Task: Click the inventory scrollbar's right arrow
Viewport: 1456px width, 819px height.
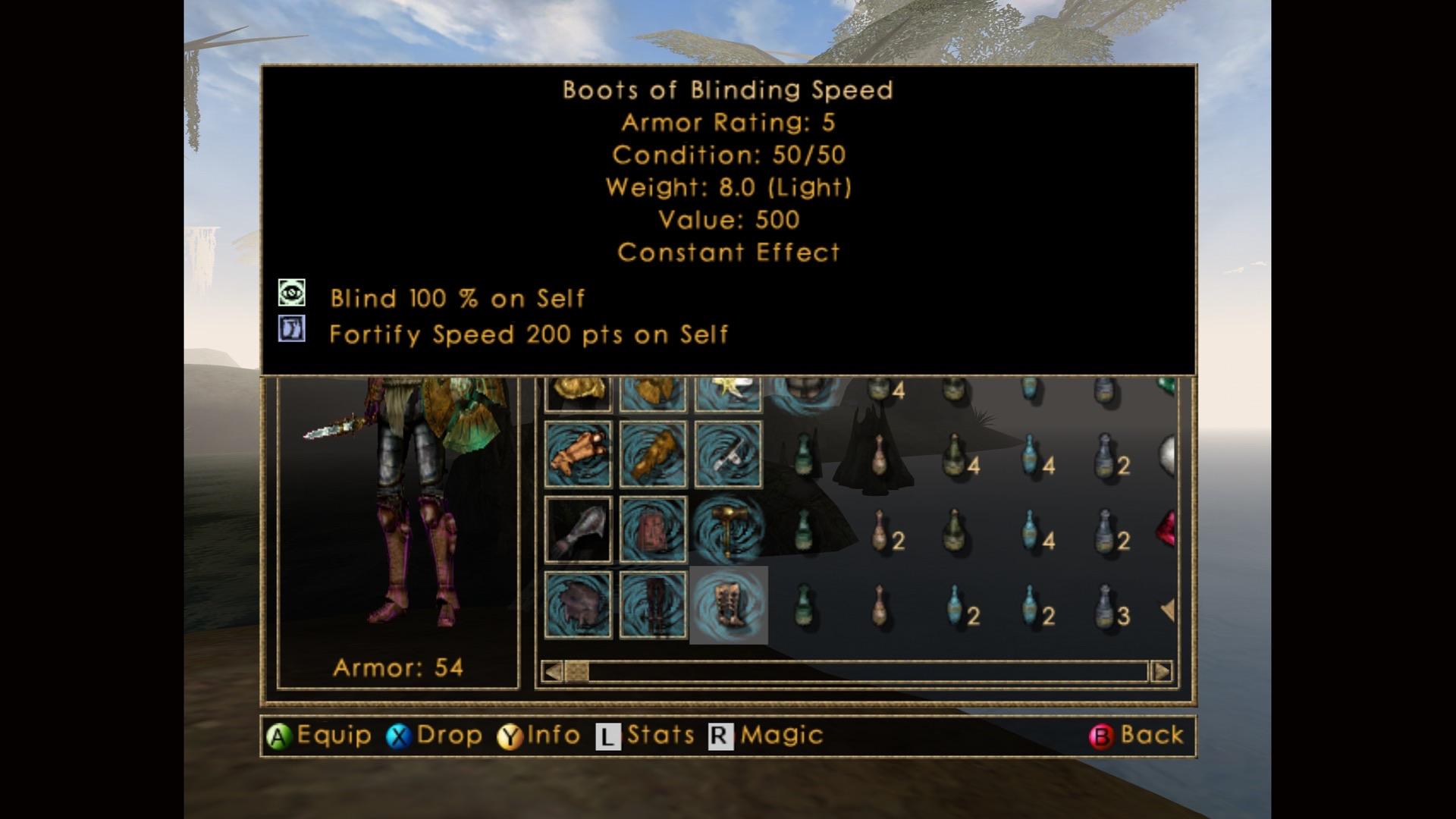Action: [x=1161, y=671]
